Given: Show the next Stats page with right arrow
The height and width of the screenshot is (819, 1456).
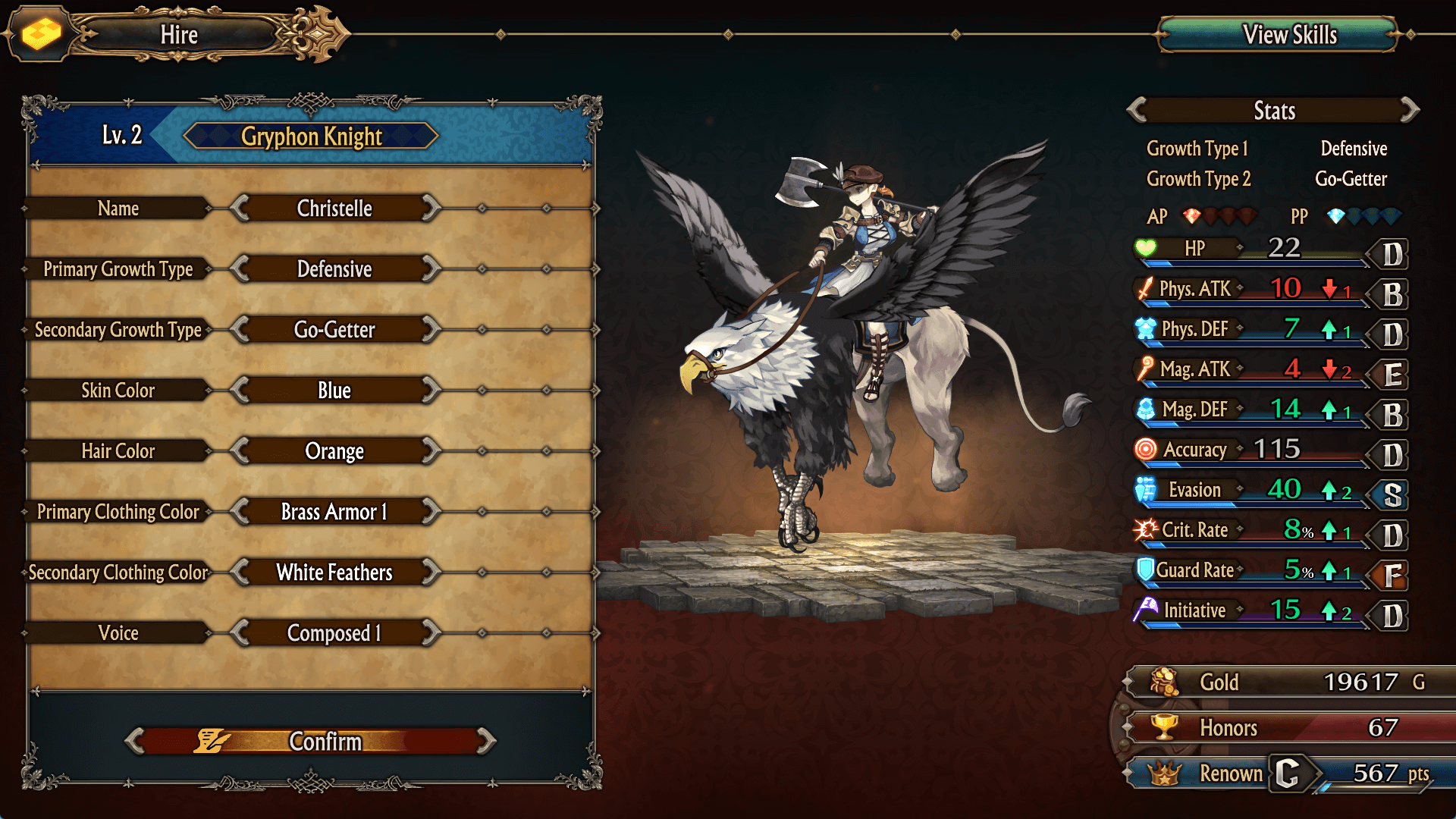Looking at the screenshot, I should pyautogui.click(x=1410, y=111).
